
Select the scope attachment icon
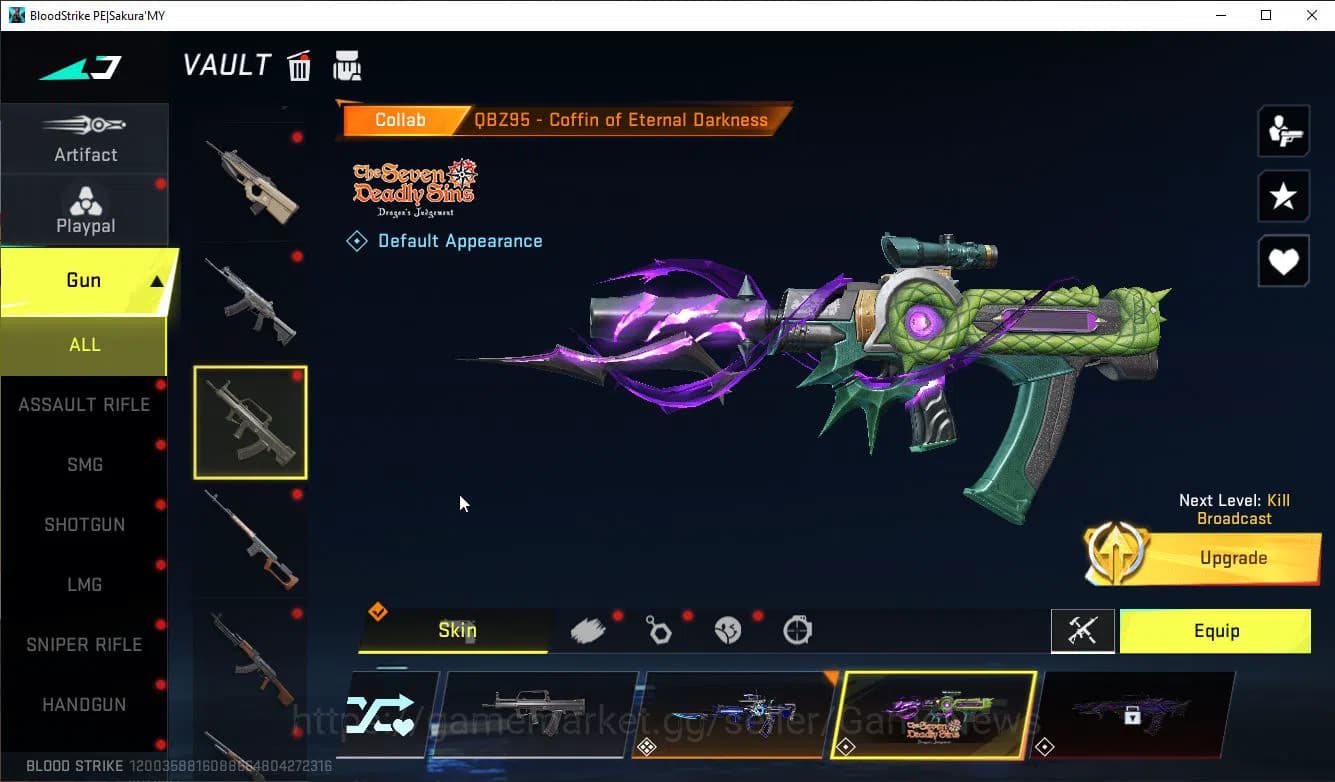pos(797,630)
